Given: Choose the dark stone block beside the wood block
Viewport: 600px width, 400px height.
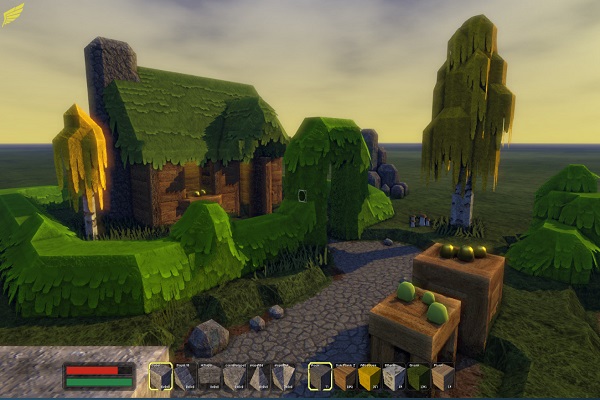Looking at the screenshot, I should pyautogui.click(x=320, y=376).
